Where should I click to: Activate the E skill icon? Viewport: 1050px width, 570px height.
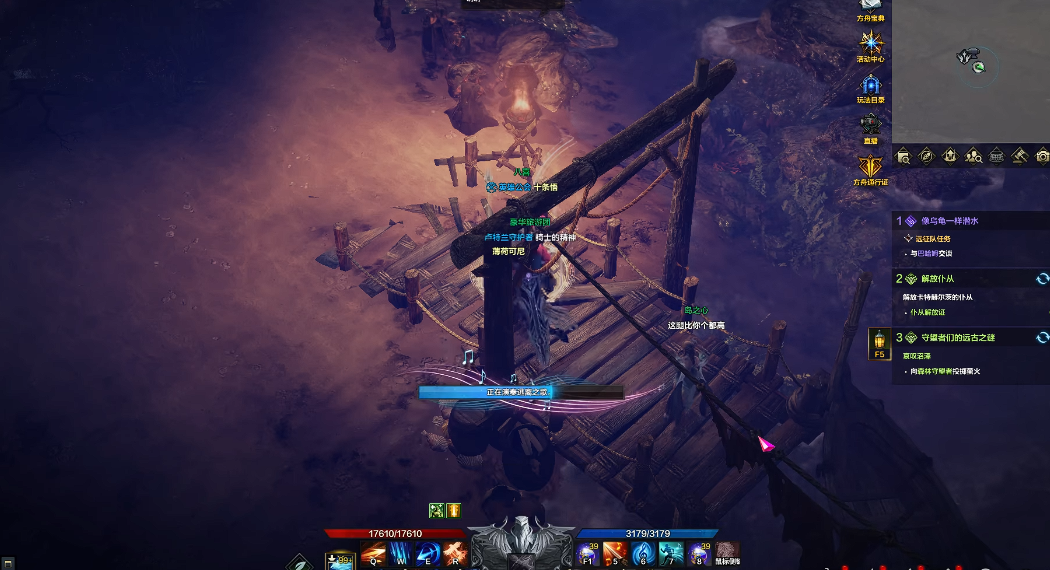point(428,554)
